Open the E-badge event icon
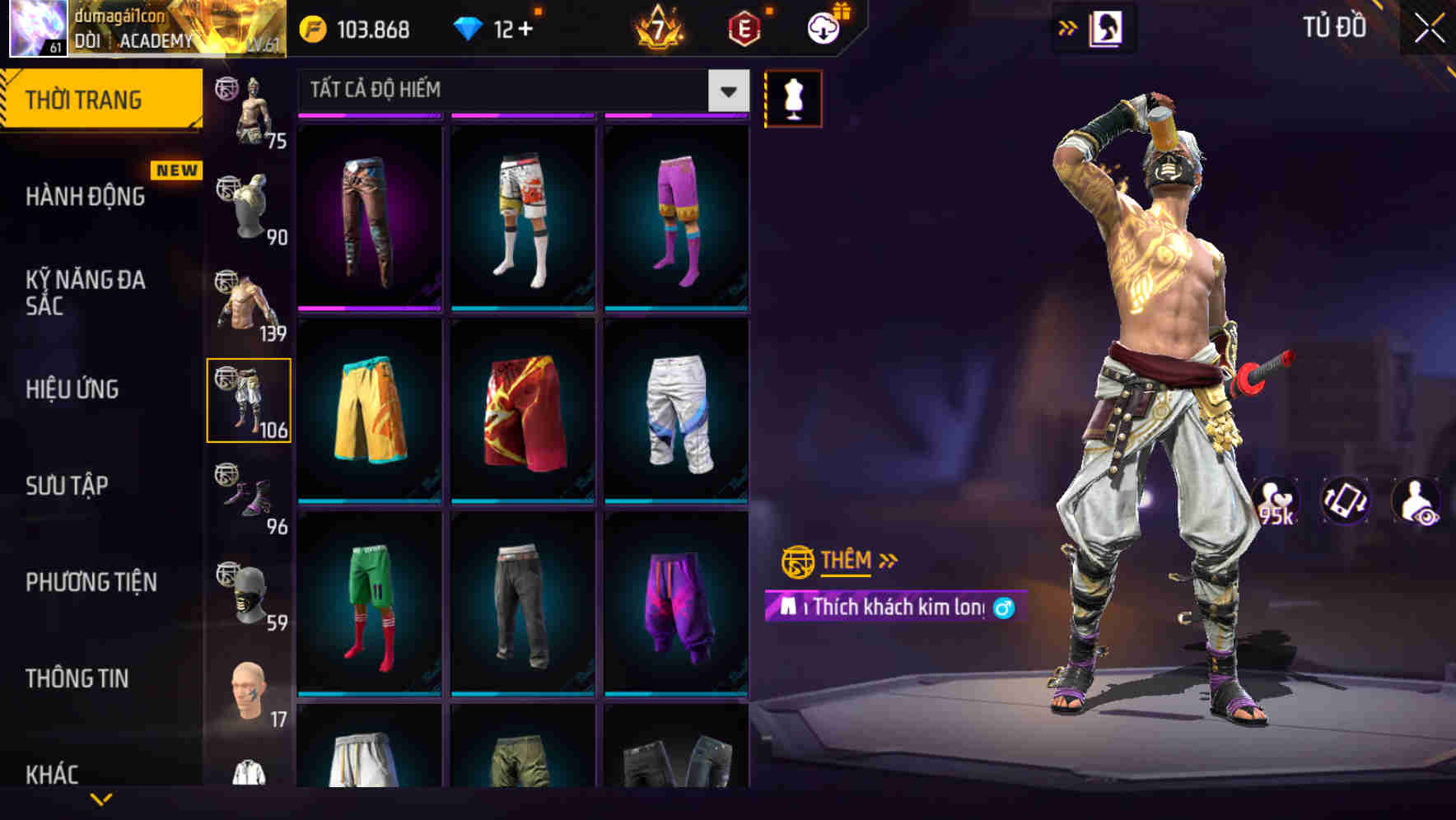This screenshot has height=820, width=1456. tap(744, 26)
